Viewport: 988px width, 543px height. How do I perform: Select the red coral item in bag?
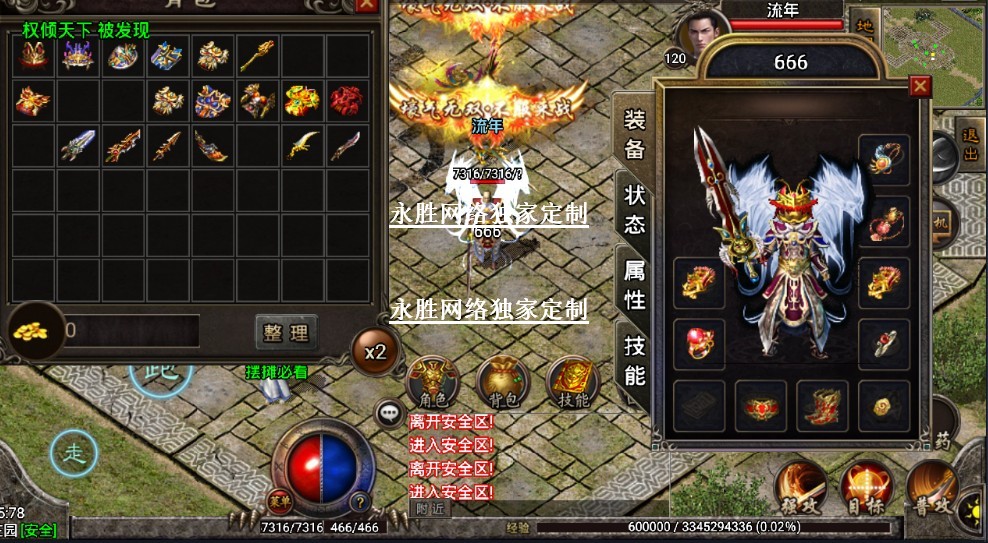point(346,101)
